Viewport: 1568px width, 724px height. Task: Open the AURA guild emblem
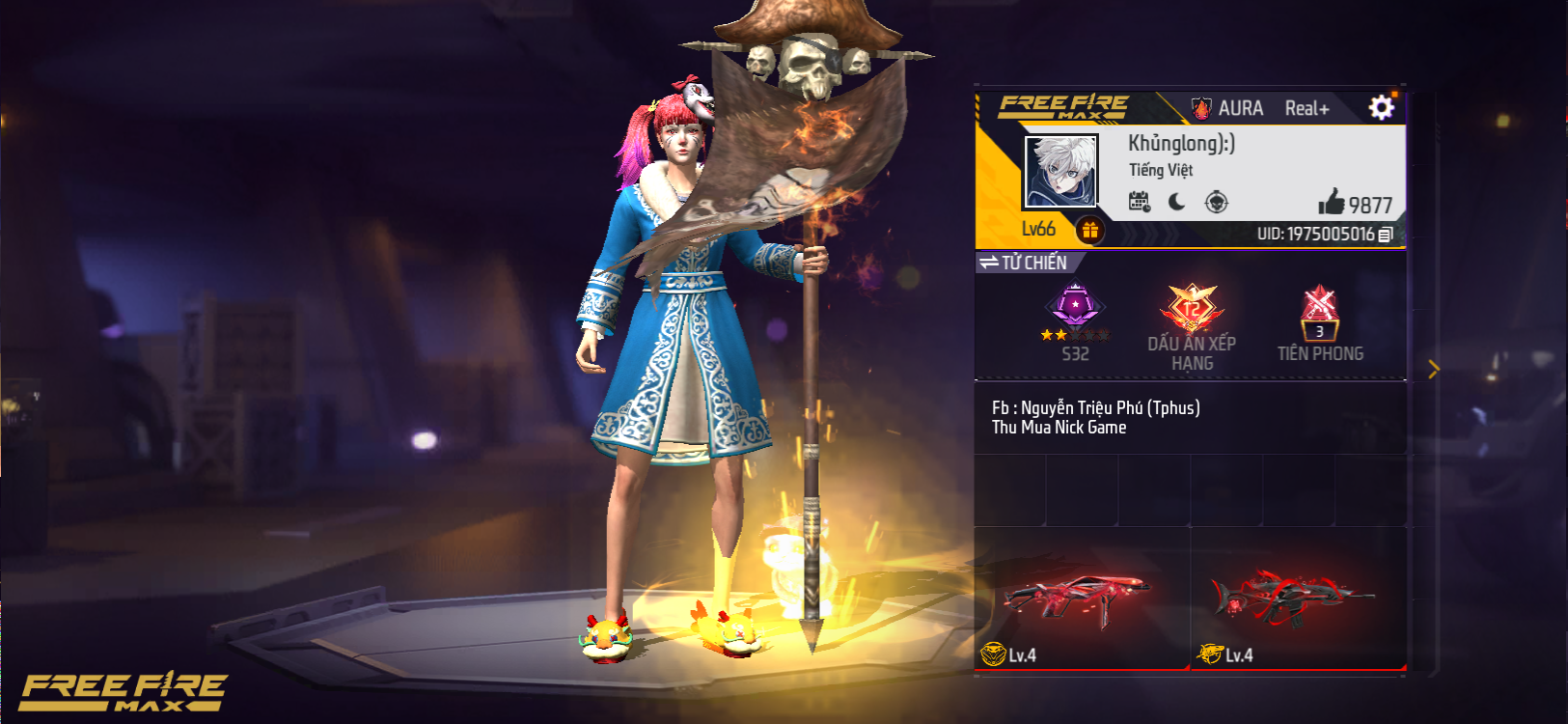pos(1202,108)
